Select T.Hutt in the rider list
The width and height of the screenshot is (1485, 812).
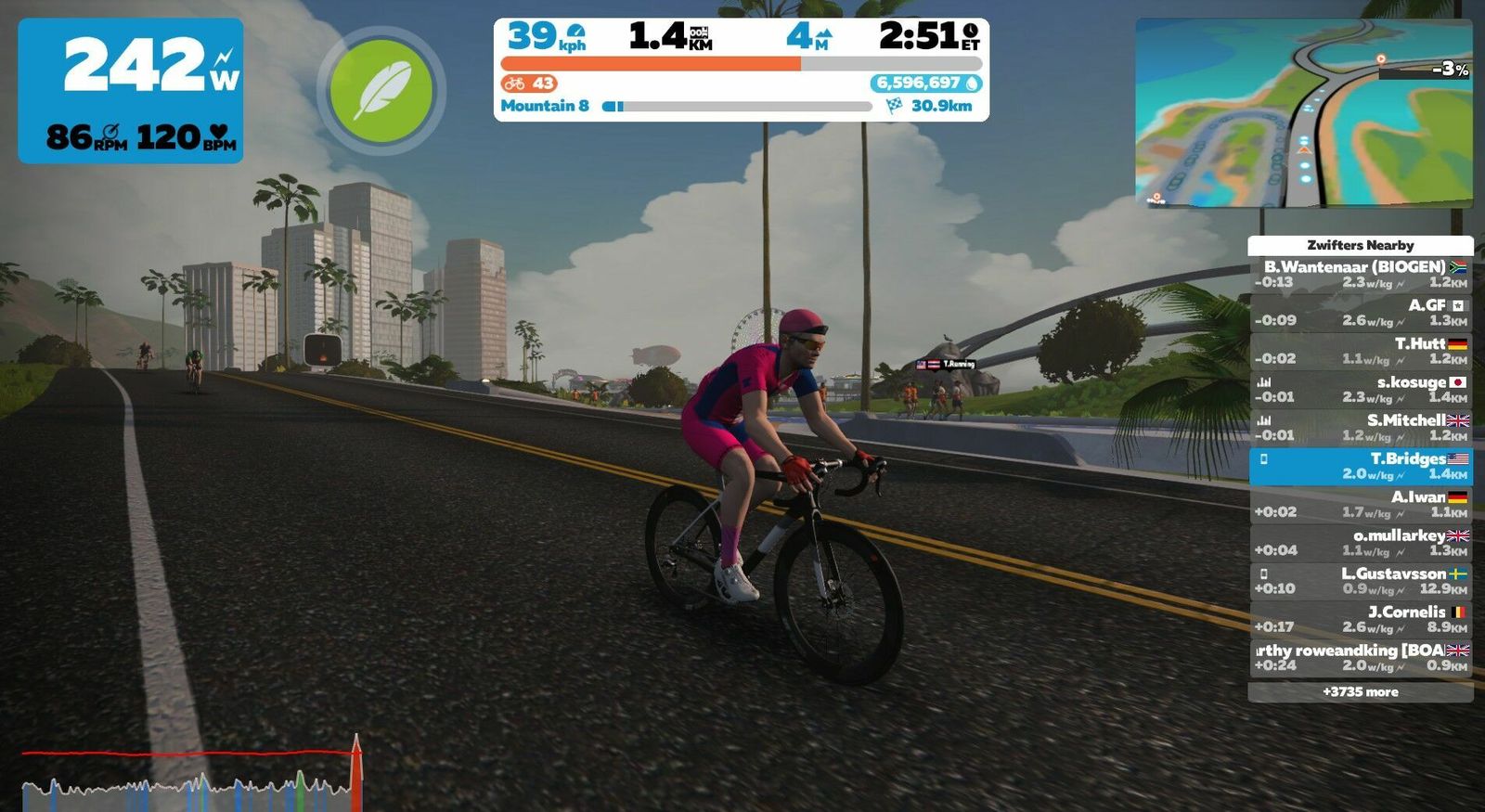point(1360,351)
